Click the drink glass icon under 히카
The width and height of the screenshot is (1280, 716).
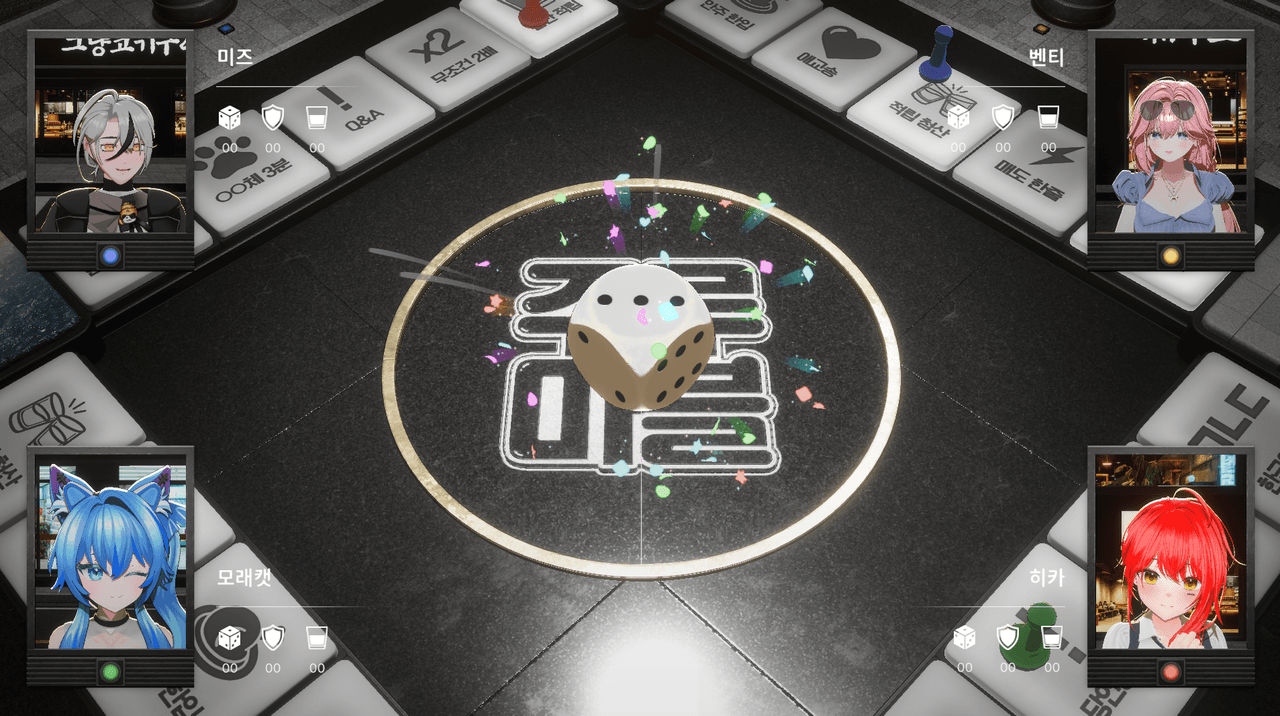tap(1052, 637)
